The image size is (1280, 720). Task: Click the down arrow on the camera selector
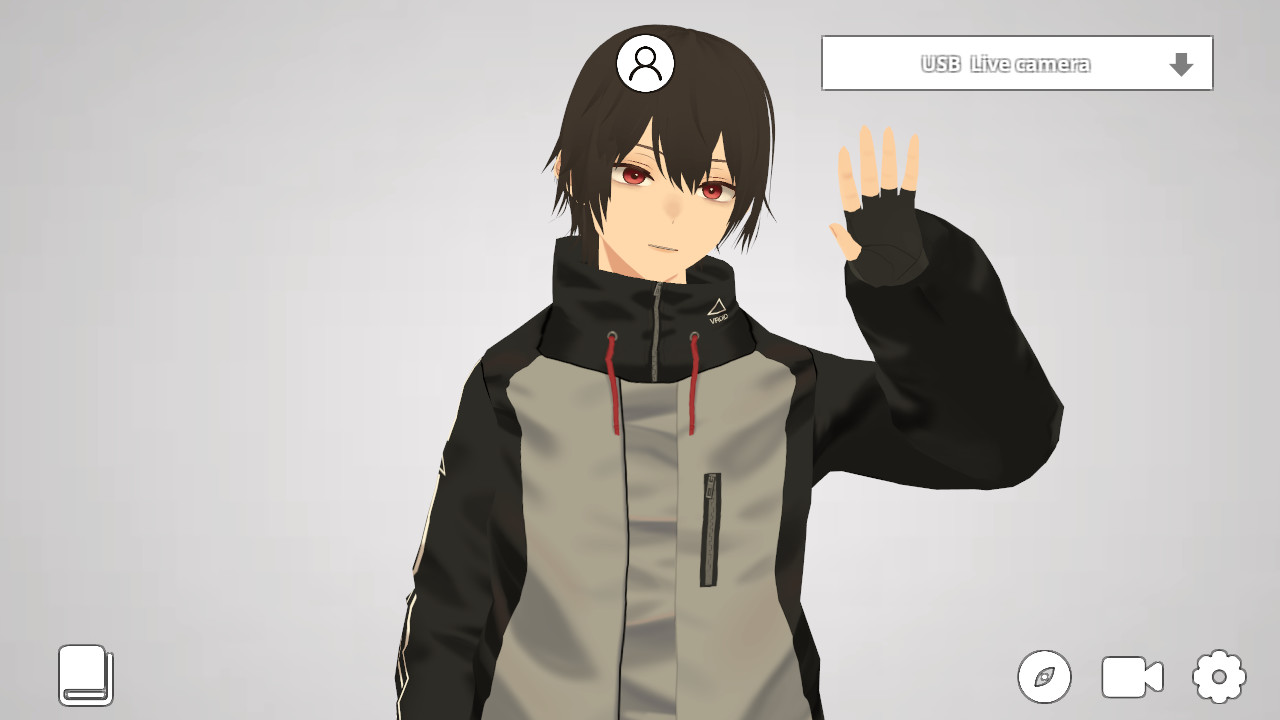point(1182,63)
